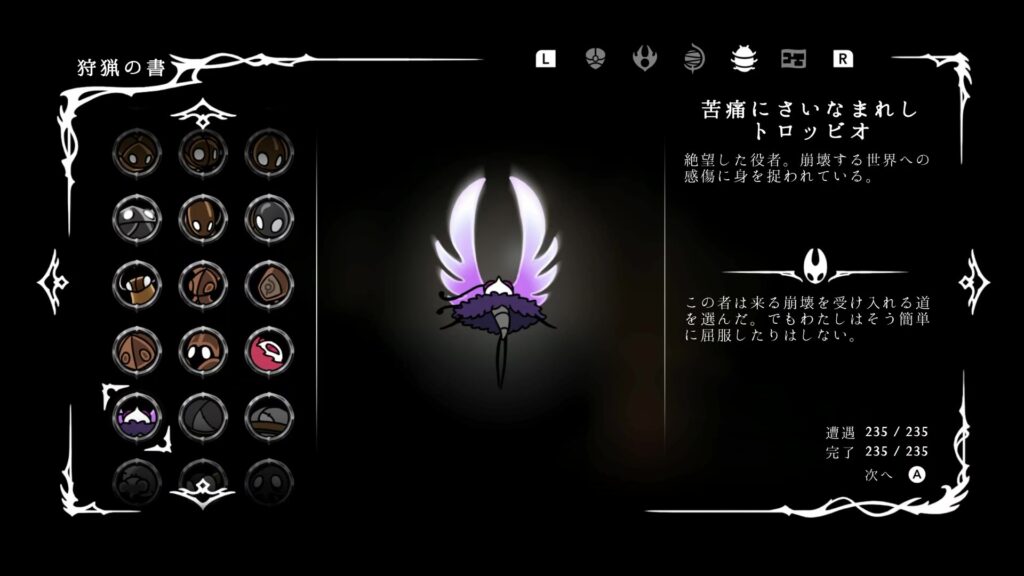Choose the grey dome on brown base entry
Screen dimensions: 1024x576
click(268, 415)
